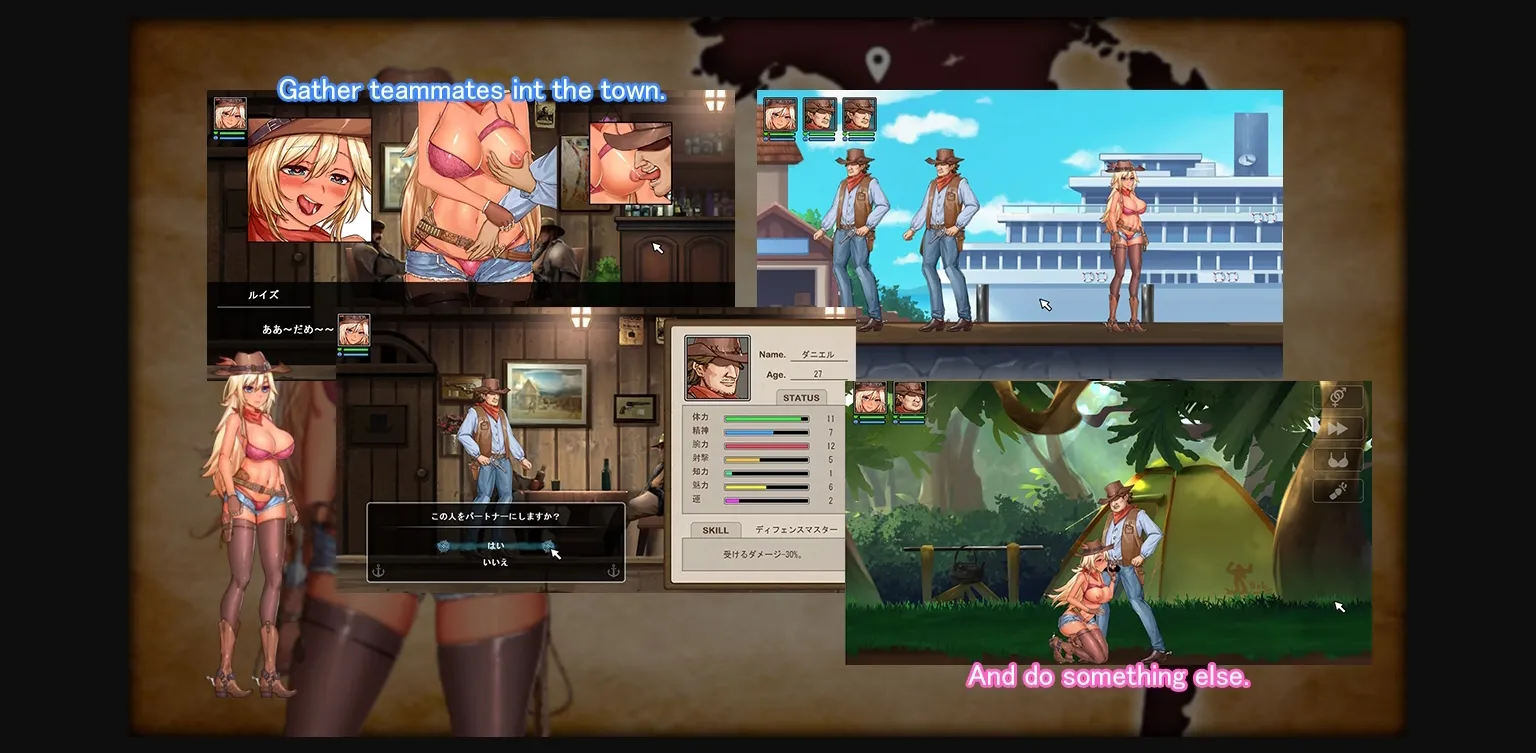
Task: Click the lingerie removal icon
Action: click(1338, 490)
